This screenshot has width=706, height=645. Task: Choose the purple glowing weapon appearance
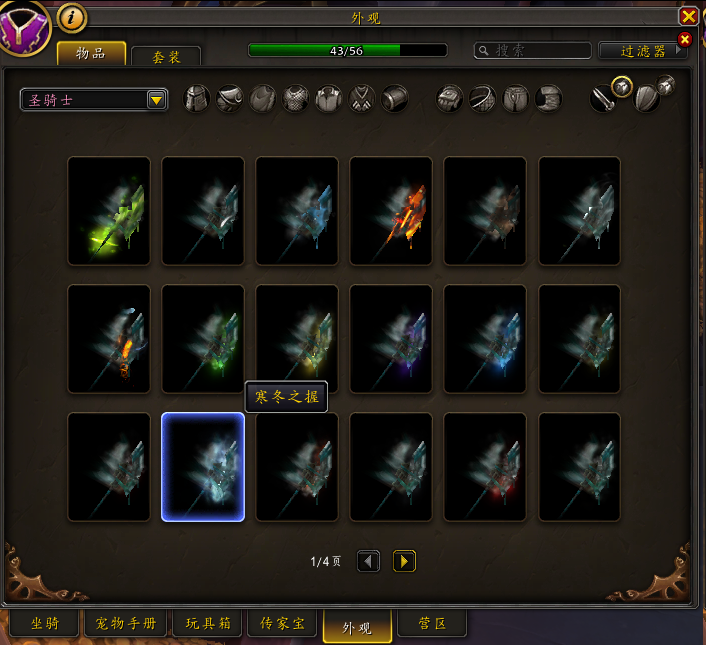391,339
